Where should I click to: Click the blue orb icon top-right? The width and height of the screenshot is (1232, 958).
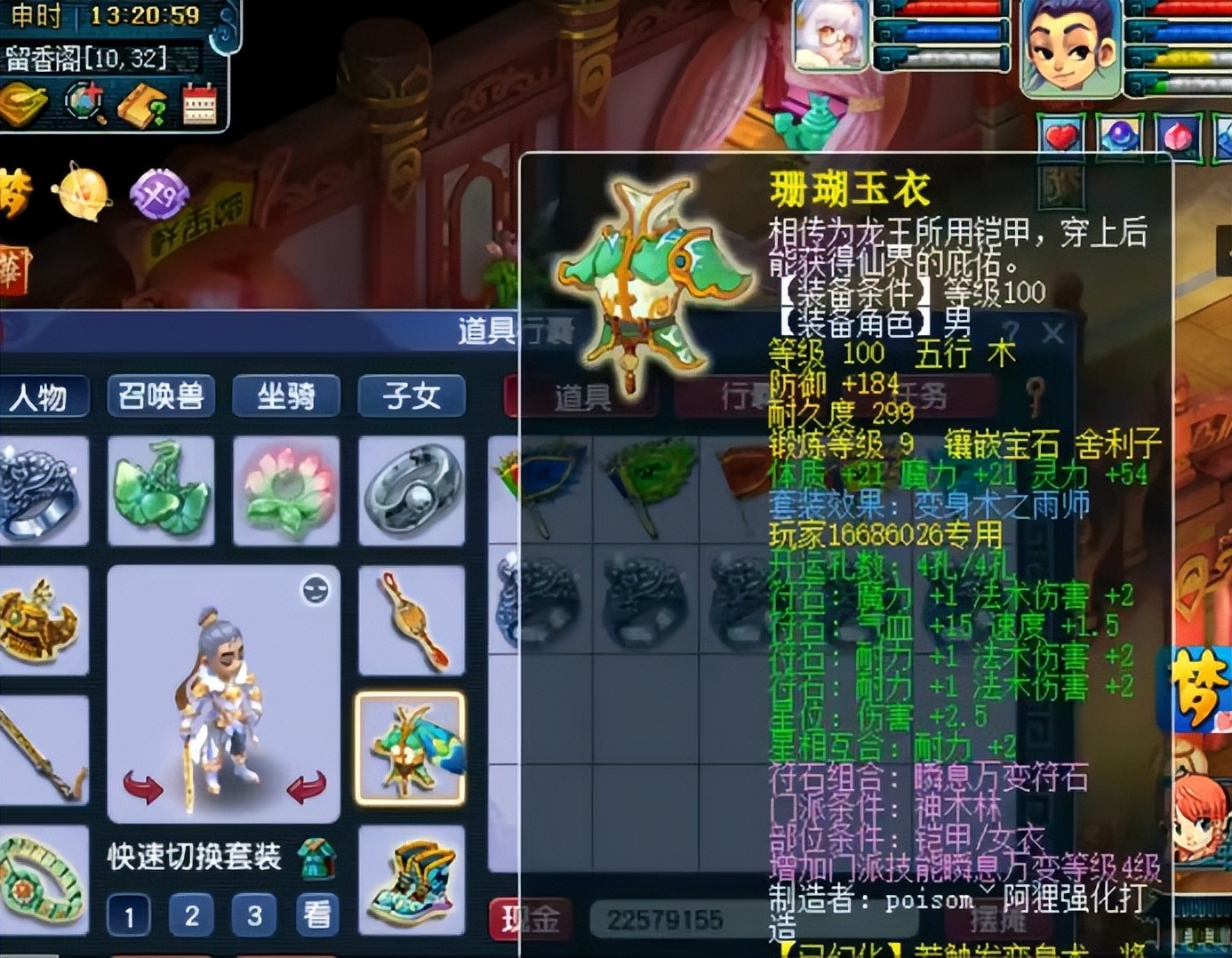point(1120,135)
